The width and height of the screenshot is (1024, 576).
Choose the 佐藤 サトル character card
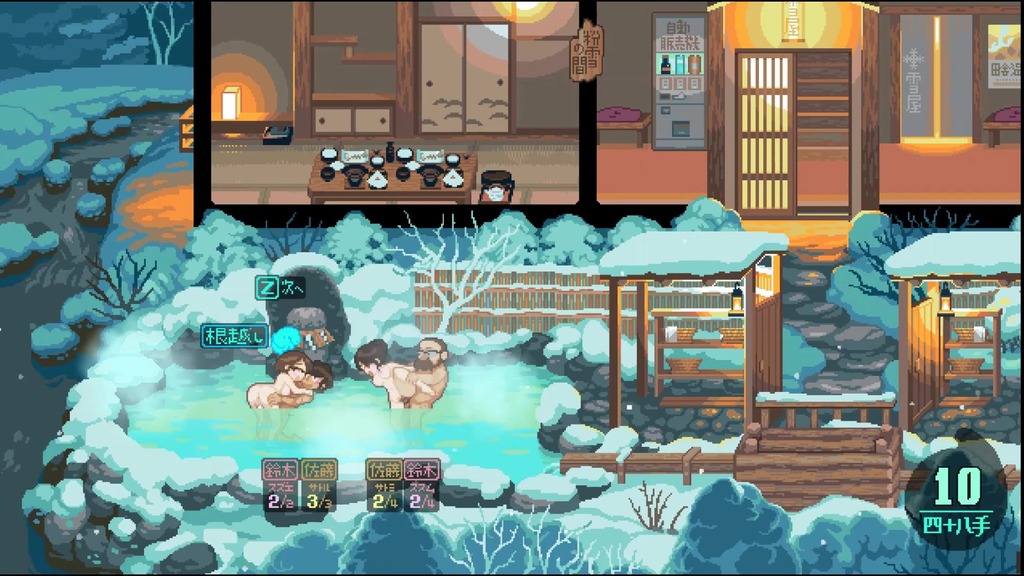(x=320, y=484)
